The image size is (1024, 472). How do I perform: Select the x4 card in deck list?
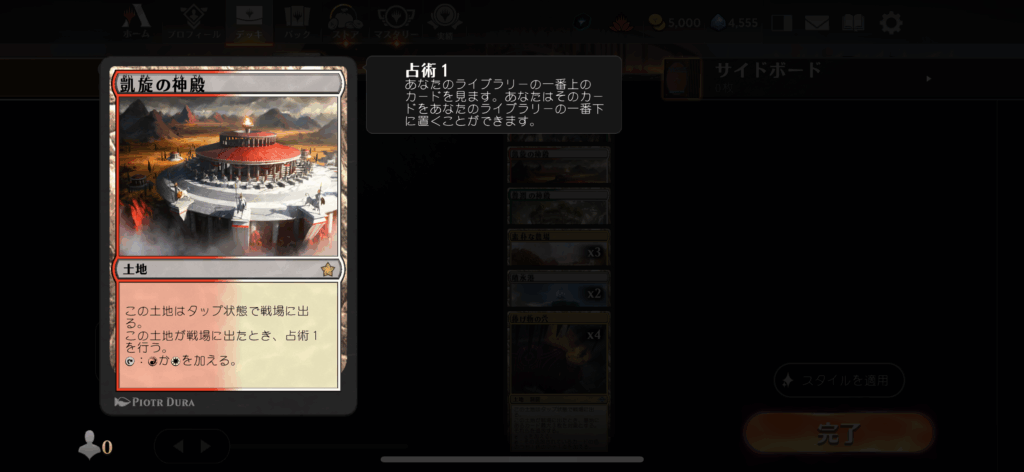pos(558,360)
